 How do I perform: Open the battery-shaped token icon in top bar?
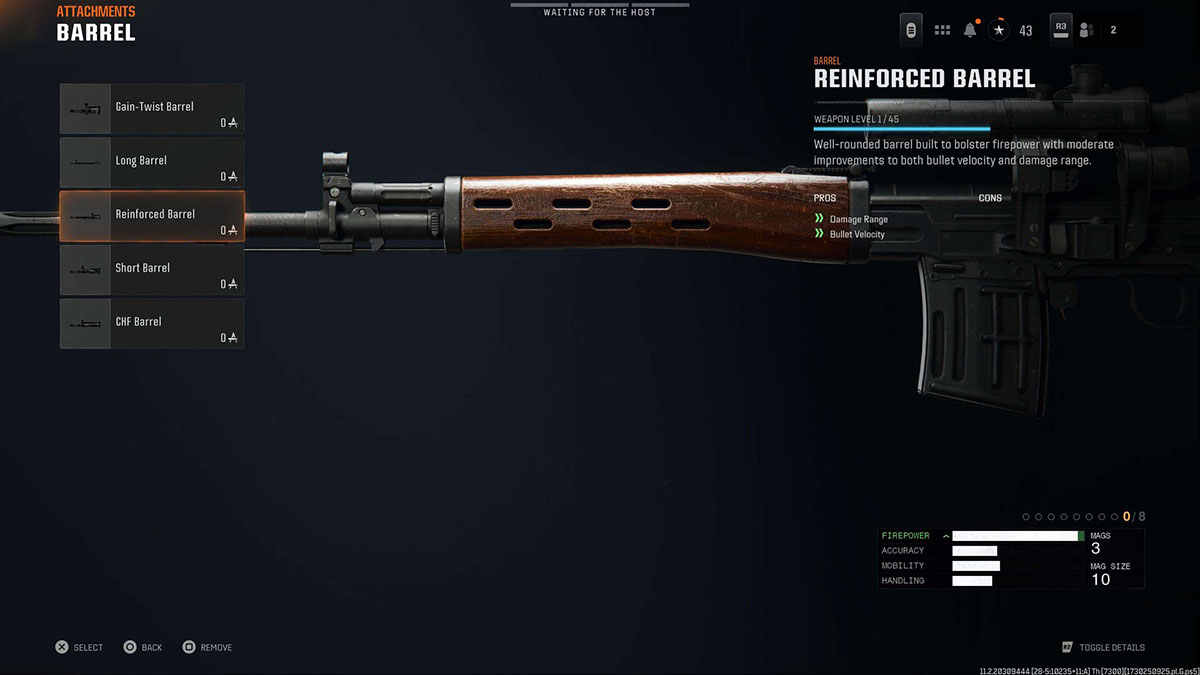911,30
